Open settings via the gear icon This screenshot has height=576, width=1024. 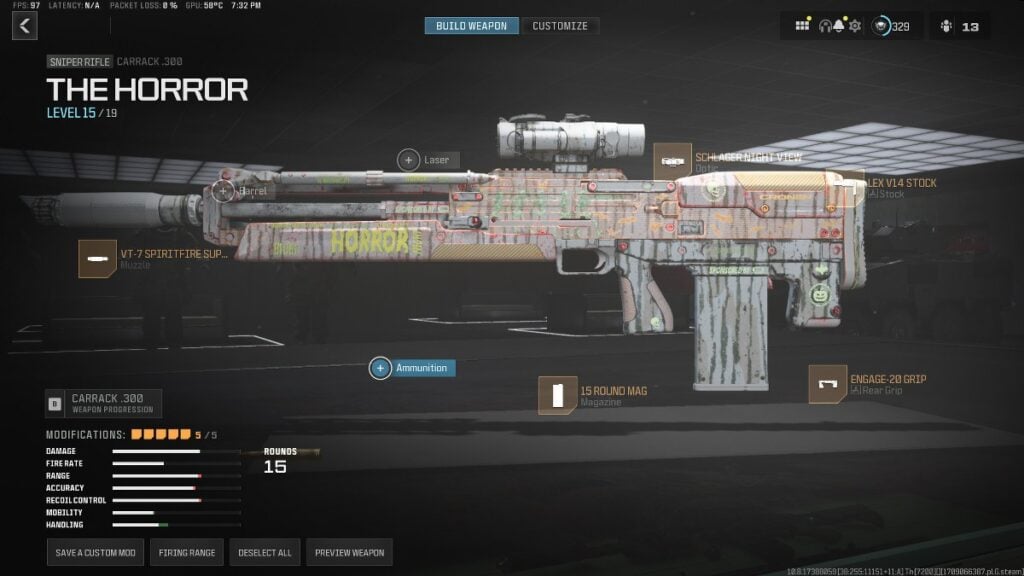point(855,26)
